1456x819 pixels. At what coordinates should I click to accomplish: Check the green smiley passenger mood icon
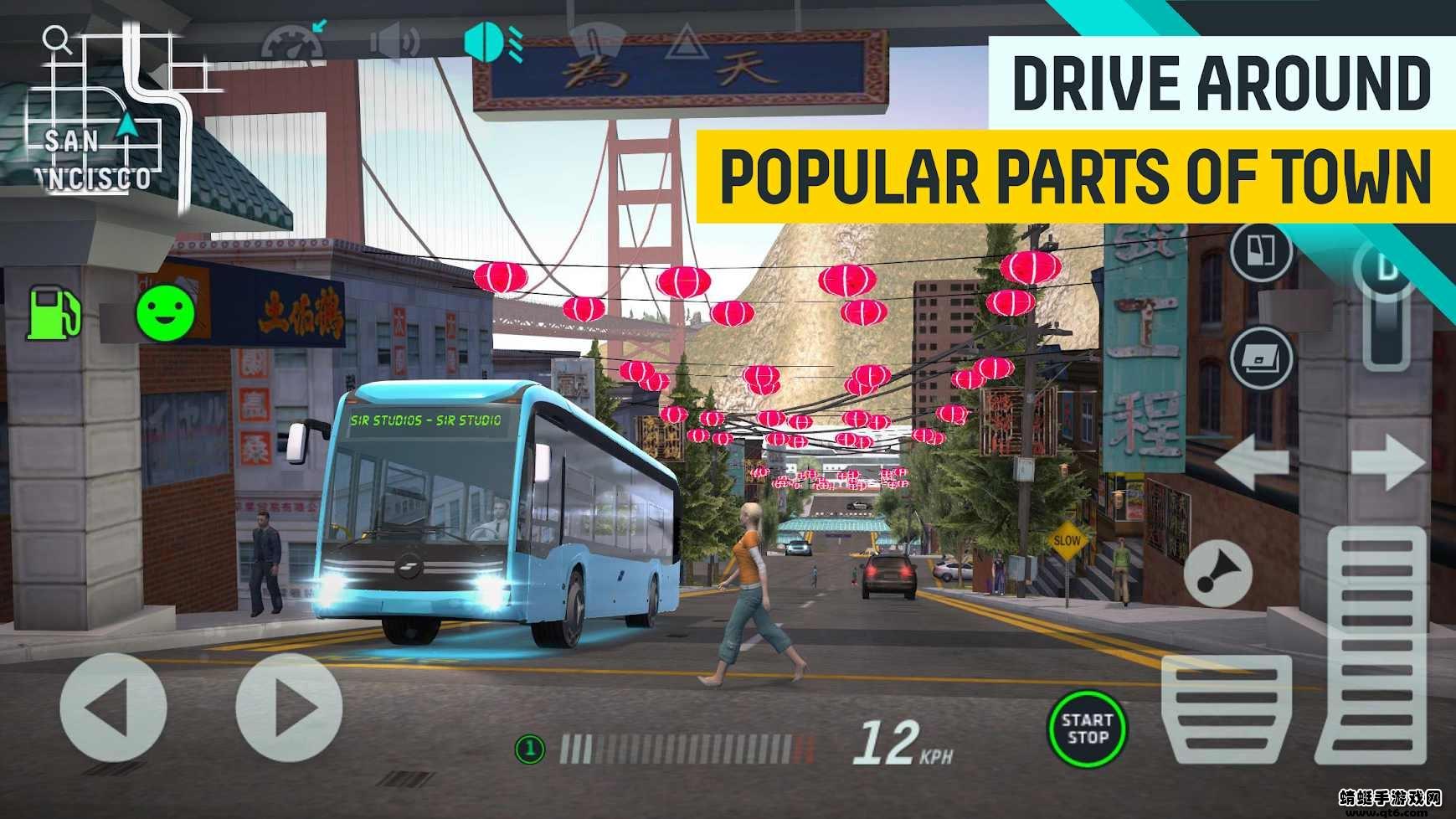165,312
